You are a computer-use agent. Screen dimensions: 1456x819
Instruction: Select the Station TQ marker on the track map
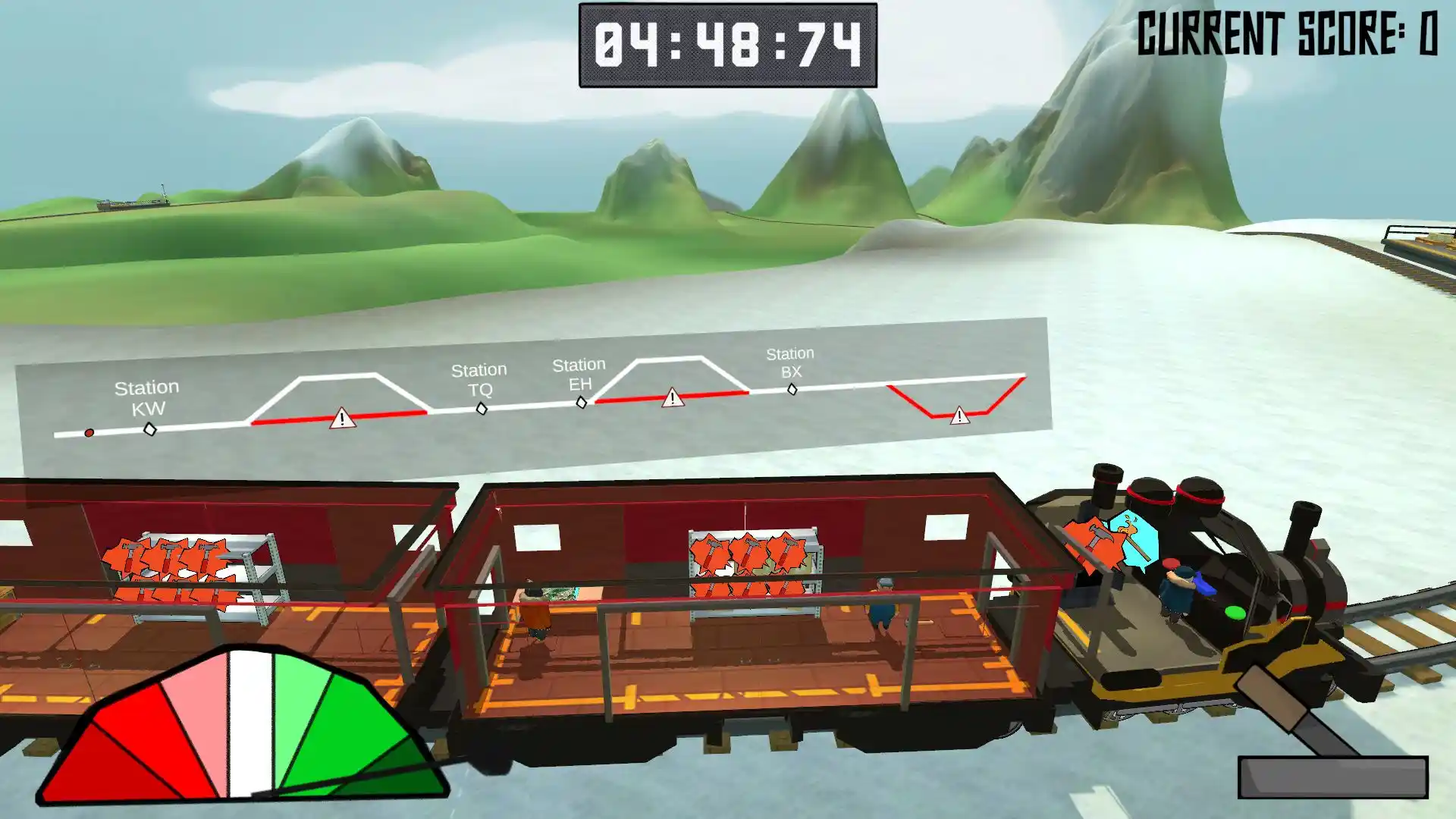[x=482, y=409]
